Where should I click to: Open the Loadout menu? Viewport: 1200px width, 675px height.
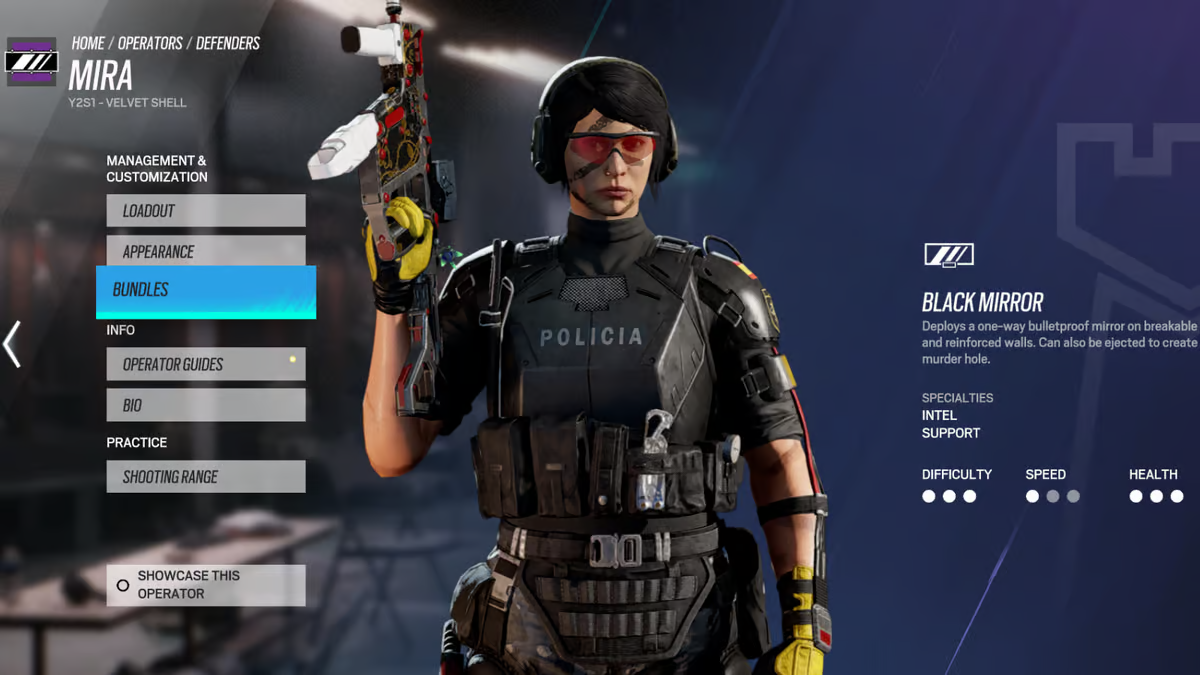(x=205, y=211)
